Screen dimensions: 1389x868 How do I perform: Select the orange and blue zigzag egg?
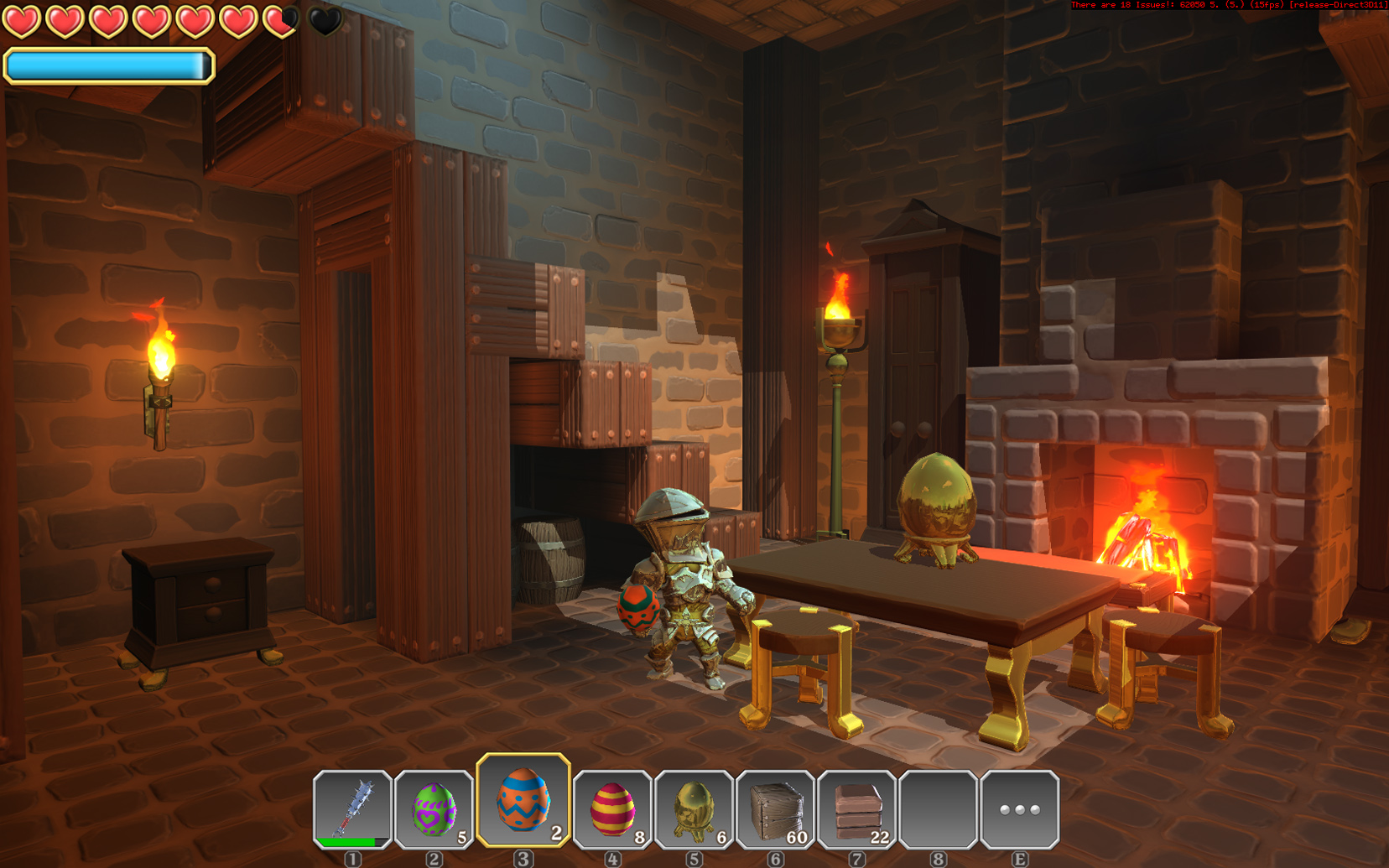click(x=523, y=800)
